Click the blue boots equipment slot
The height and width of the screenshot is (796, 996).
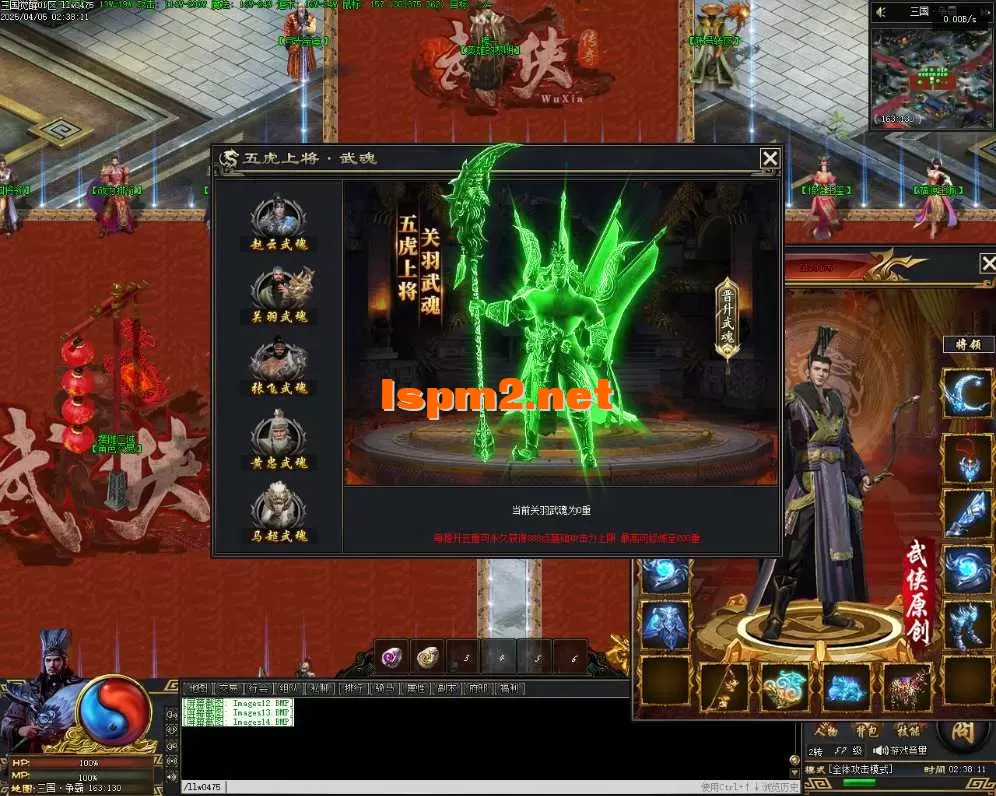pos(967,626)
